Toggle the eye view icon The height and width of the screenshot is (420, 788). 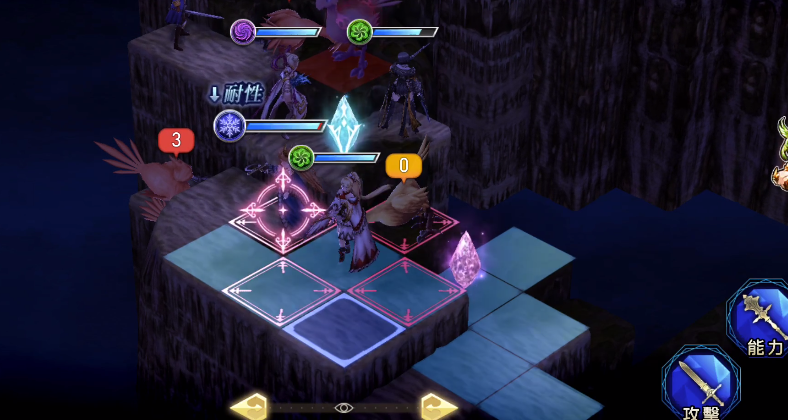[x=344, y=408]
